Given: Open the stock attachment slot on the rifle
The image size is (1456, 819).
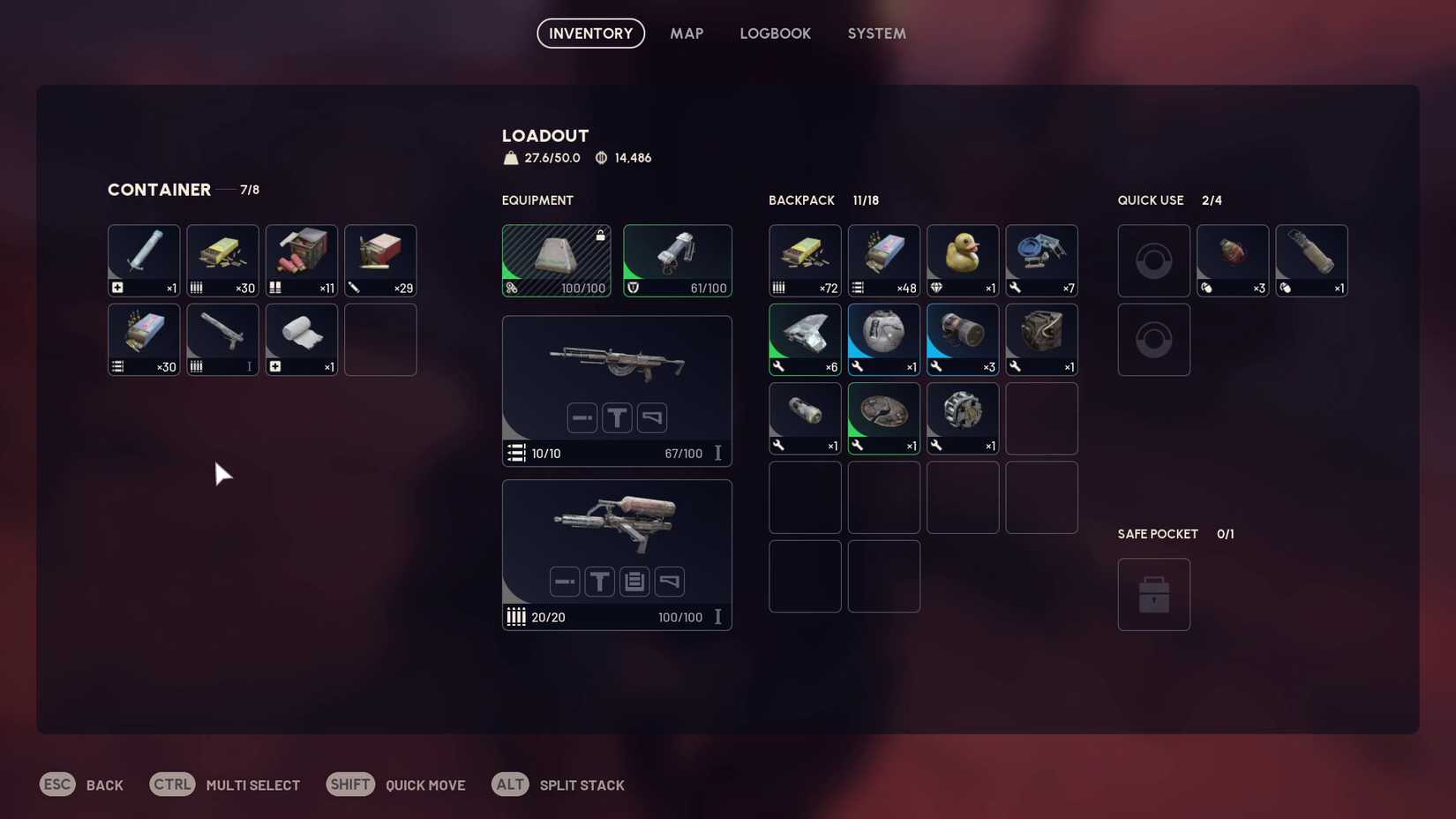Looking at the screenshot, I should coord(652,417).
